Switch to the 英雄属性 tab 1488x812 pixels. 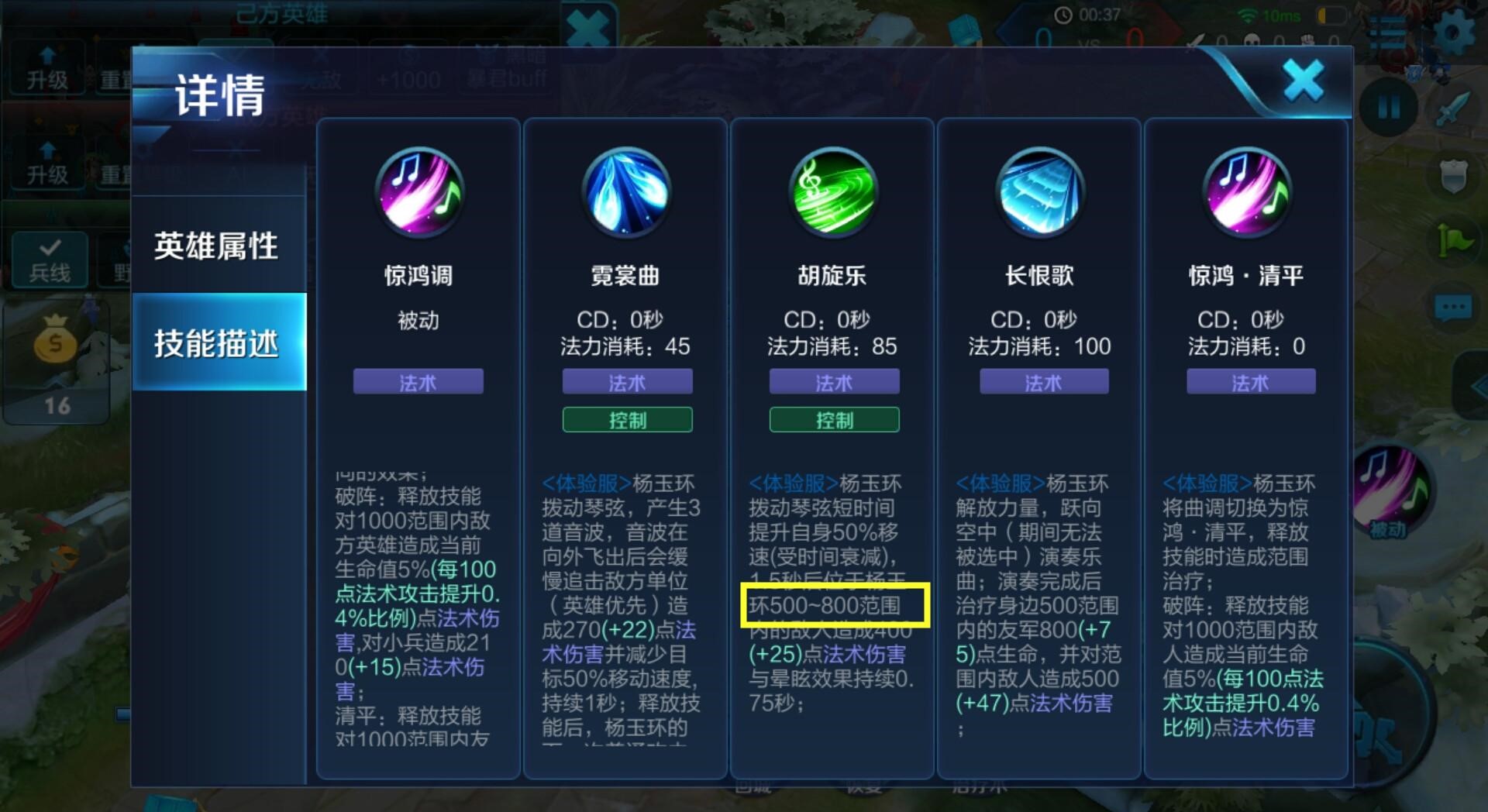click(x=219, y=246)
